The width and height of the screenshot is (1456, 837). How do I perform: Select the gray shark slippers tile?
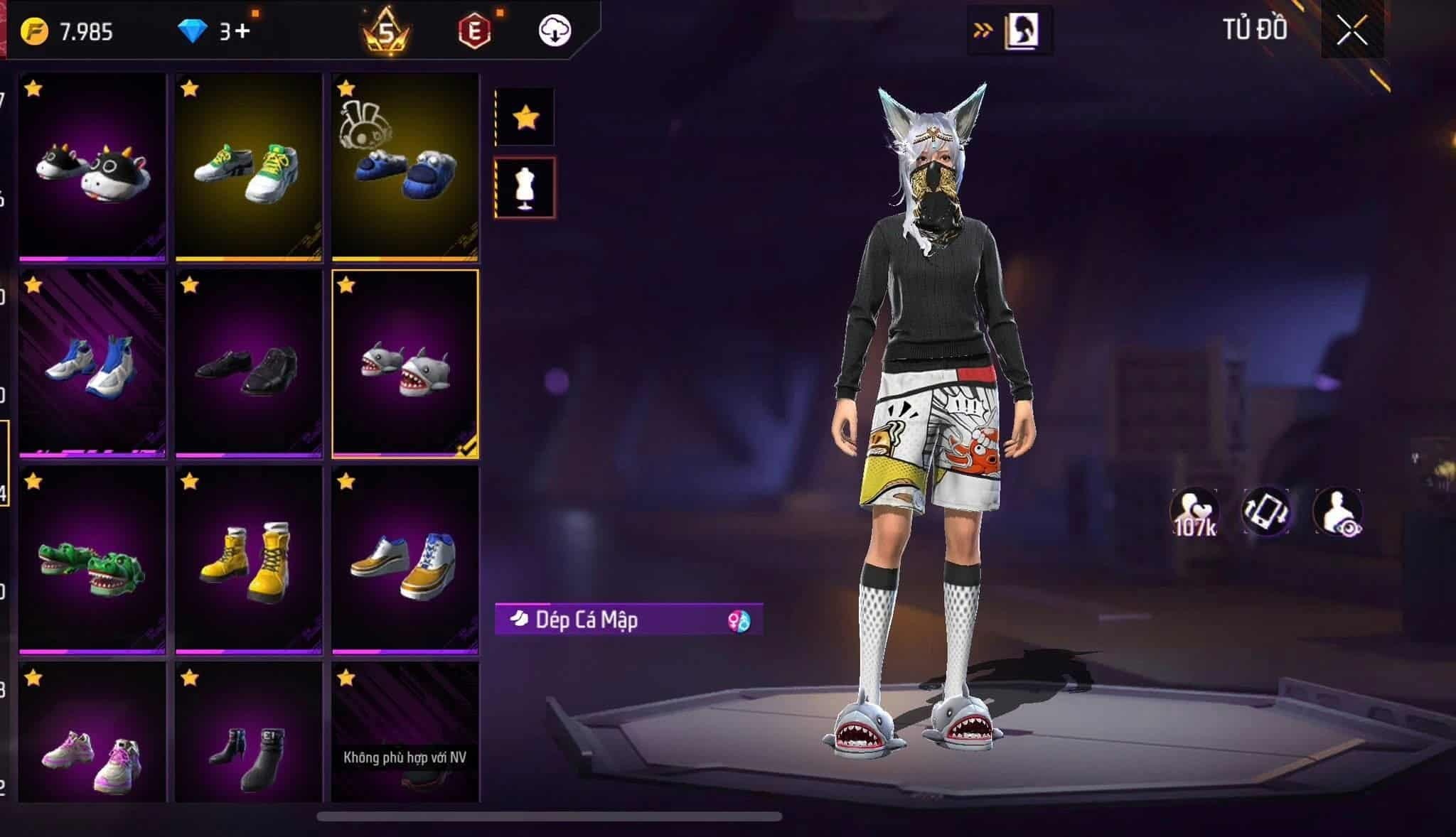pyautogui.click(x=405, y=364)
